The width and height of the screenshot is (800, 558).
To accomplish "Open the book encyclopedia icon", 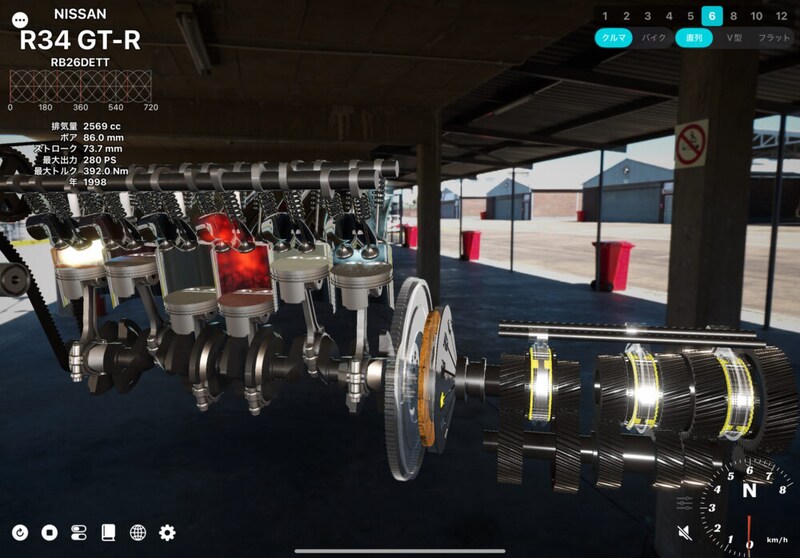I will (108, 532).
